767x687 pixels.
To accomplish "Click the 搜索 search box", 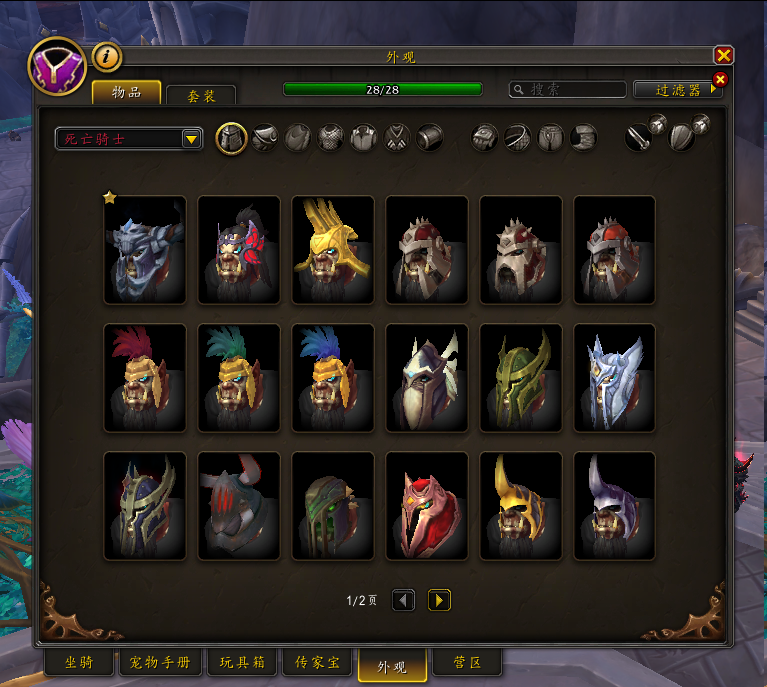I will click(x=566, y=89).
